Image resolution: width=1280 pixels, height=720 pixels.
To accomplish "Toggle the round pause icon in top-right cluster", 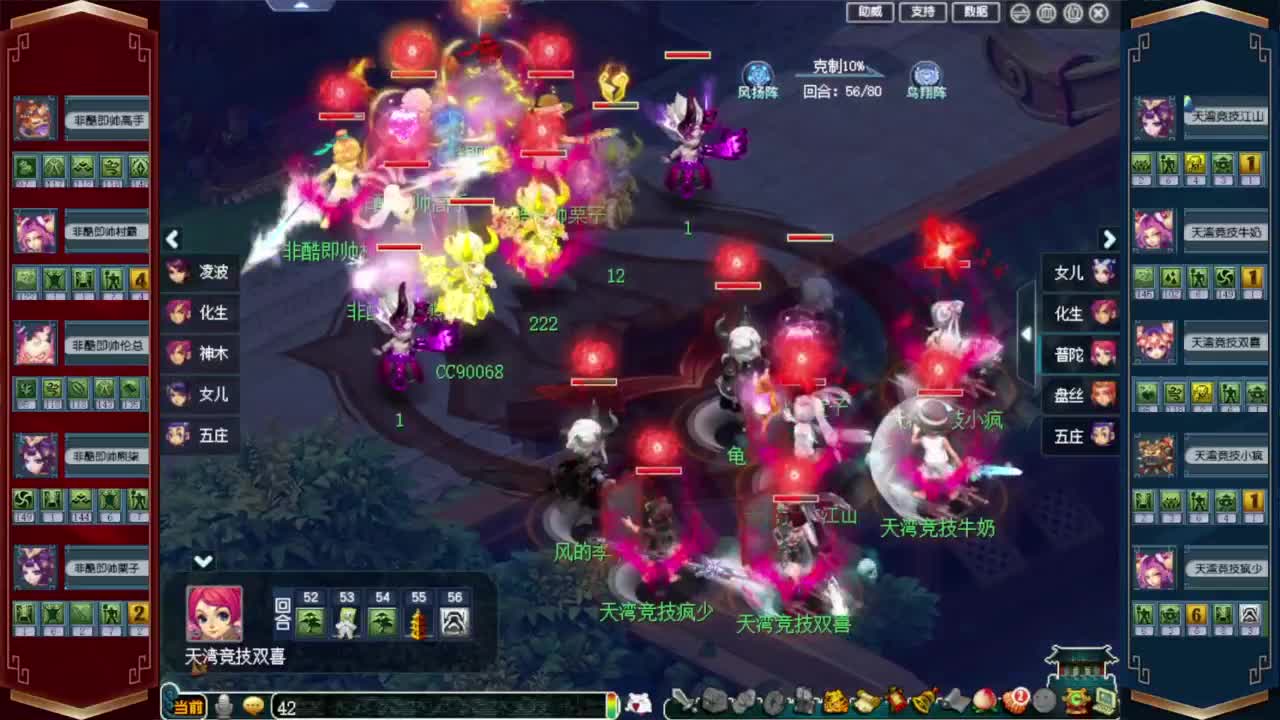I will point(1044,13).
